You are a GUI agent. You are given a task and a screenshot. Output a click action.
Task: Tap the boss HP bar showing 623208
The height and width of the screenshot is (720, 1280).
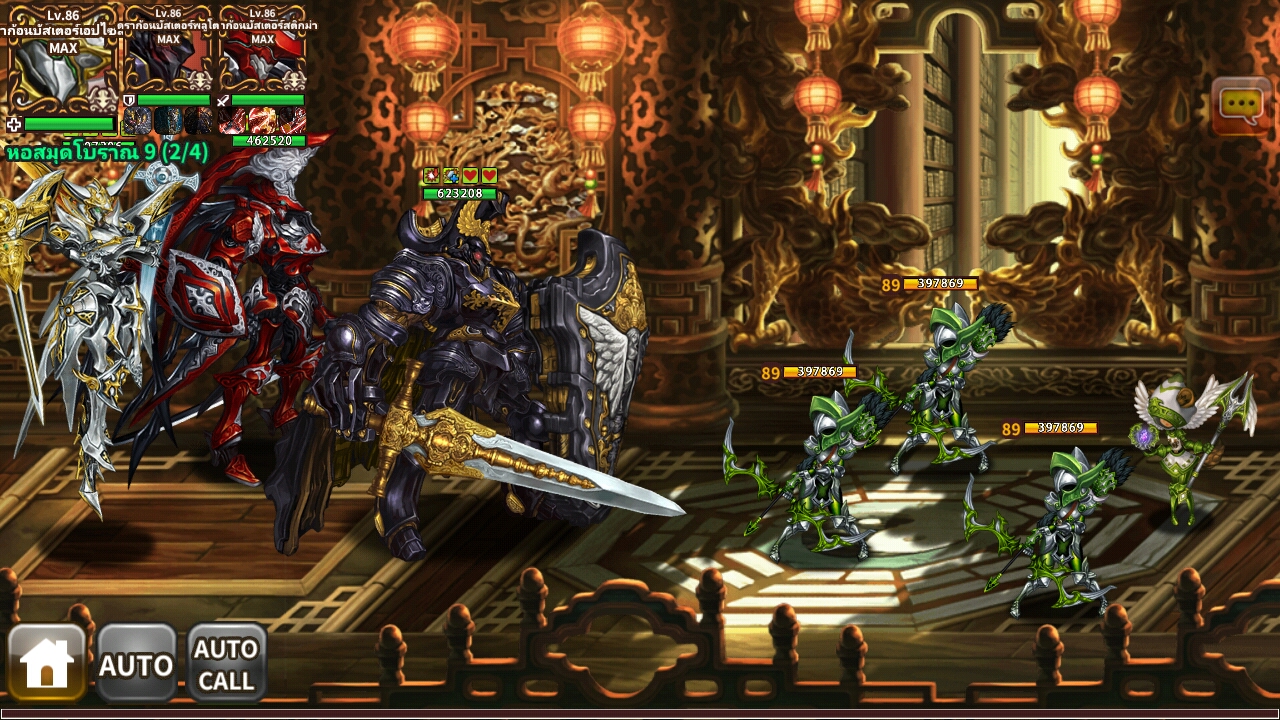point(460,195)
